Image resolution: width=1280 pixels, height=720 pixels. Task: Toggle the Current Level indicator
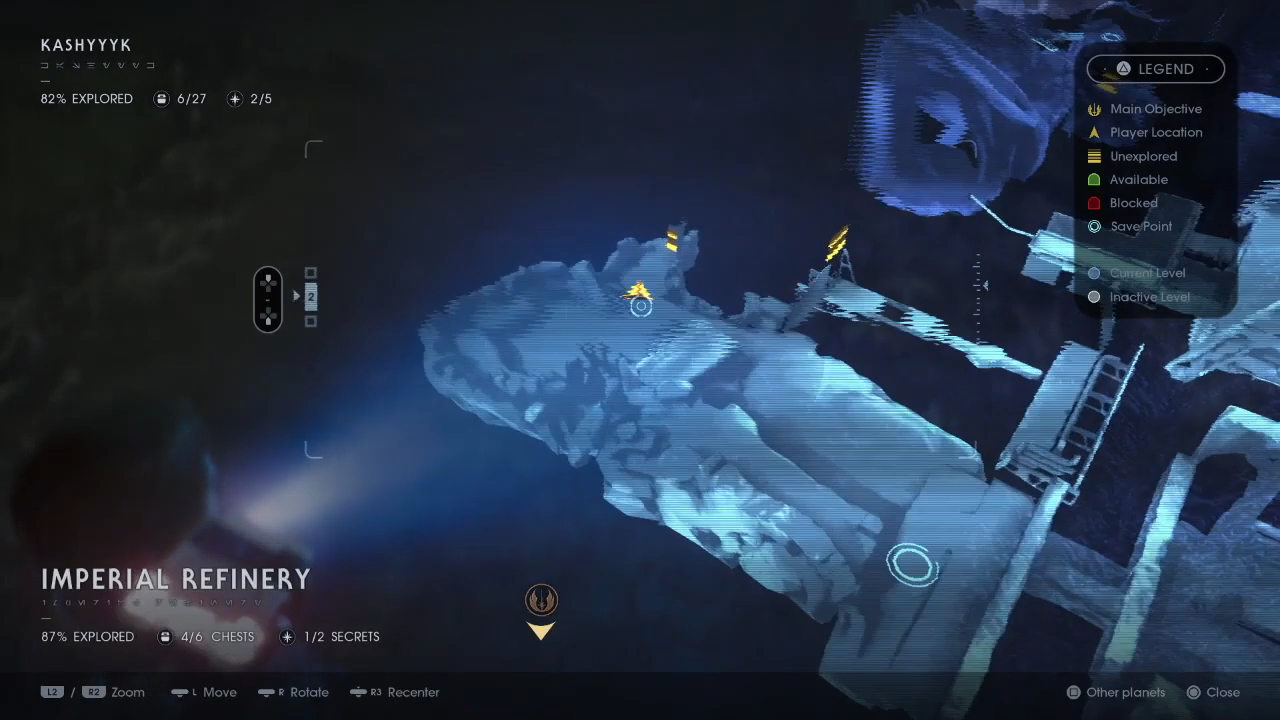pos(1095,272)
